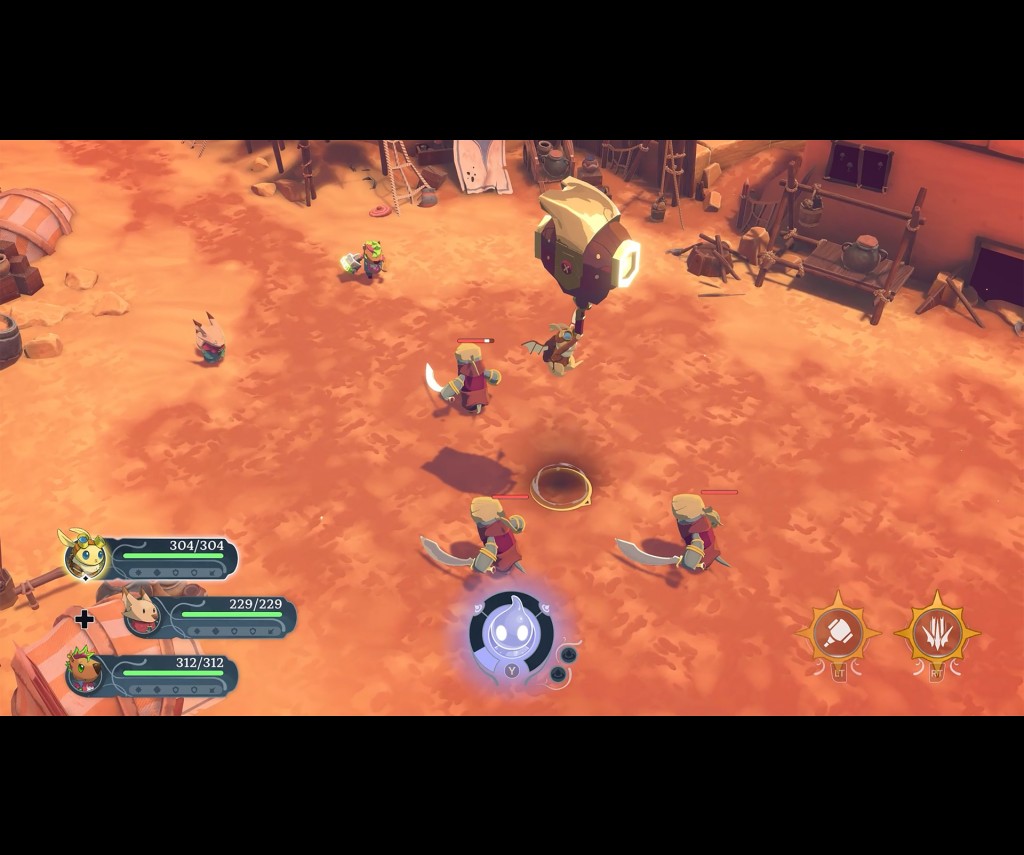
Task: Trigger the spike burst ability icon
Action: (x=936, y=632)
